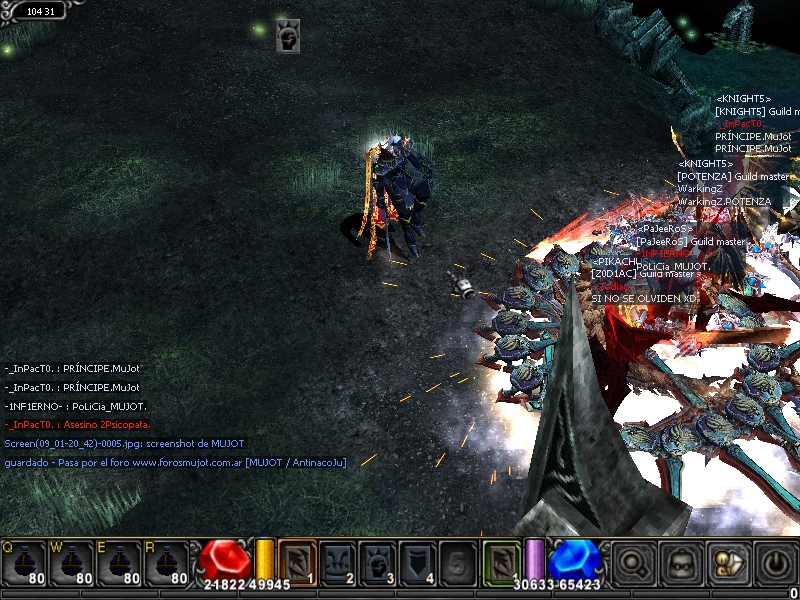Viewport: 800px width, 600px height.
Task: Choose the greyed-out skill slot 5
Action: (x=457, y=563)
